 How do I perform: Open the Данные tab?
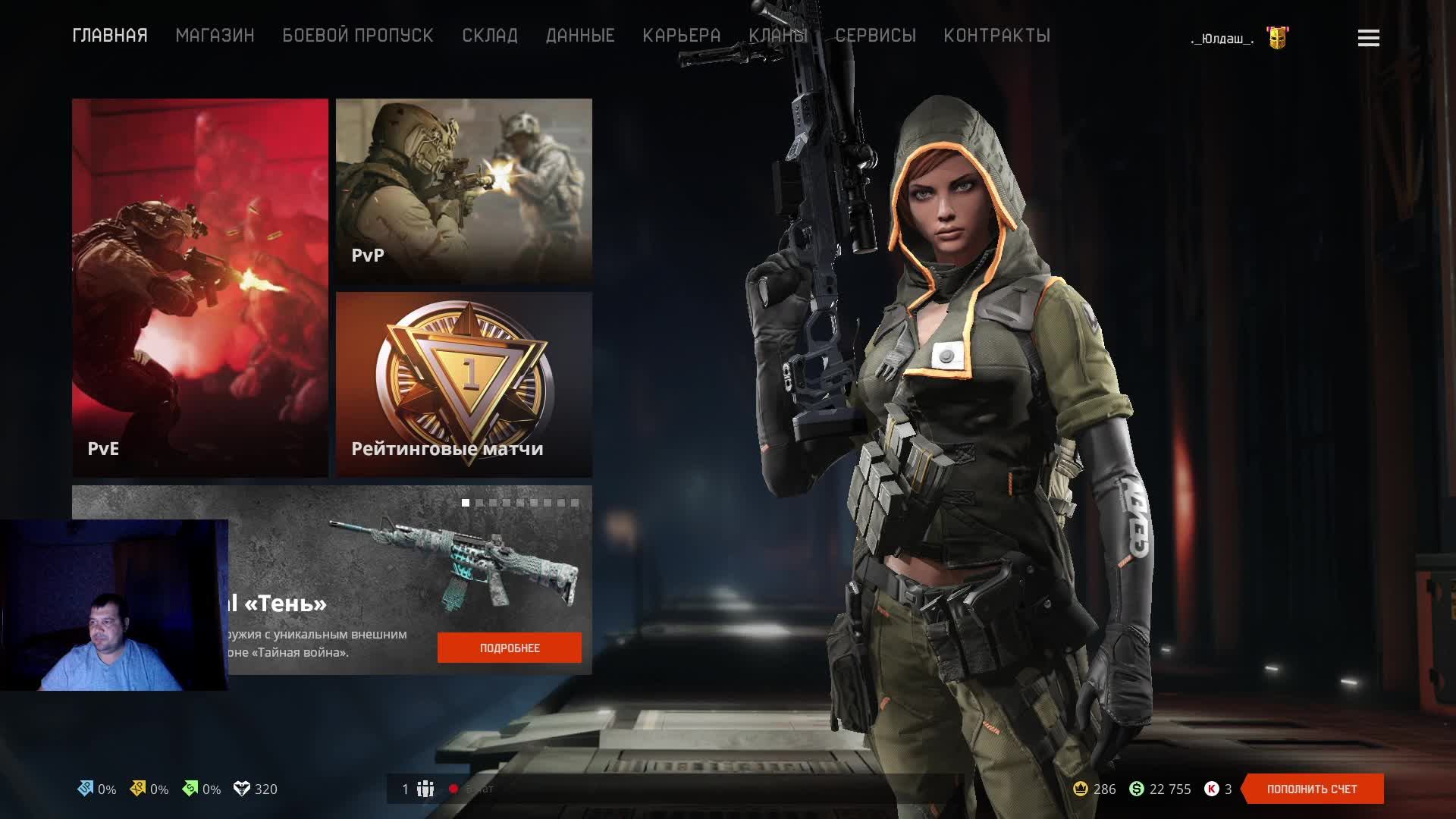(579, 36)
